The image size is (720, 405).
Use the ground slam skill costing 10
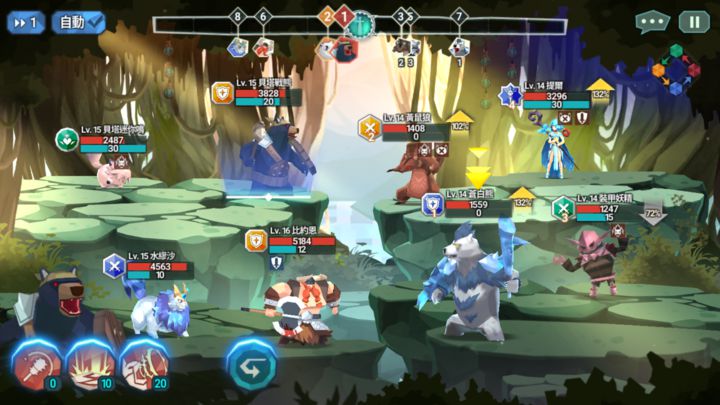[x=90, y=363]
